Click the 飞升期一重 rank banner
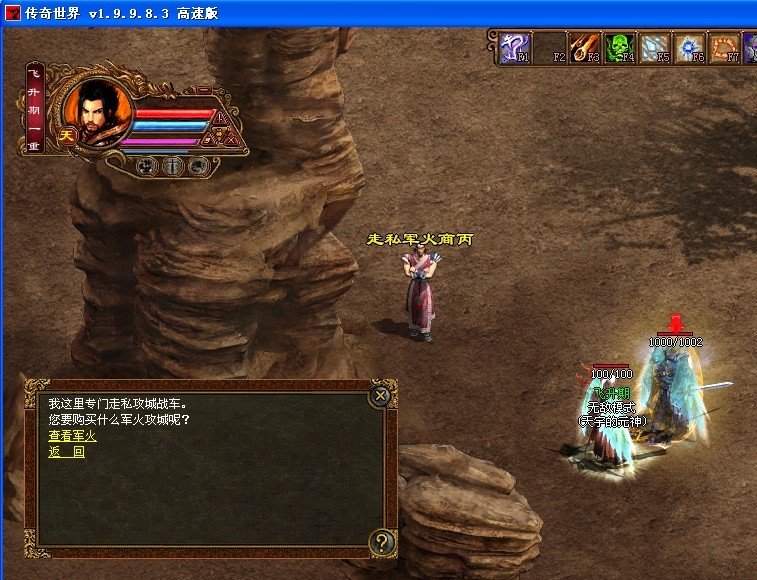Screen dimensions: 757x580 pos(34,112)
